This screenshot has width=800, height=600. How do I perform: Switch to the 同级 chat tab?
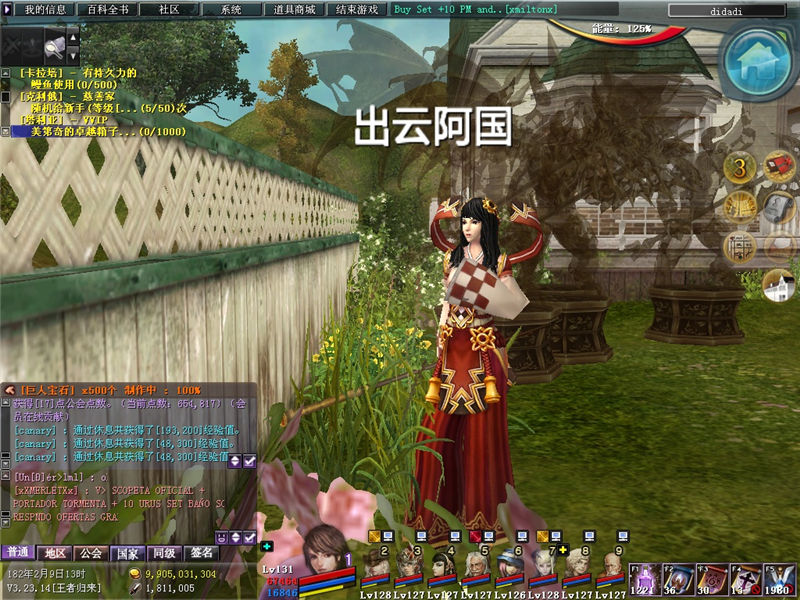click(163, 553)
